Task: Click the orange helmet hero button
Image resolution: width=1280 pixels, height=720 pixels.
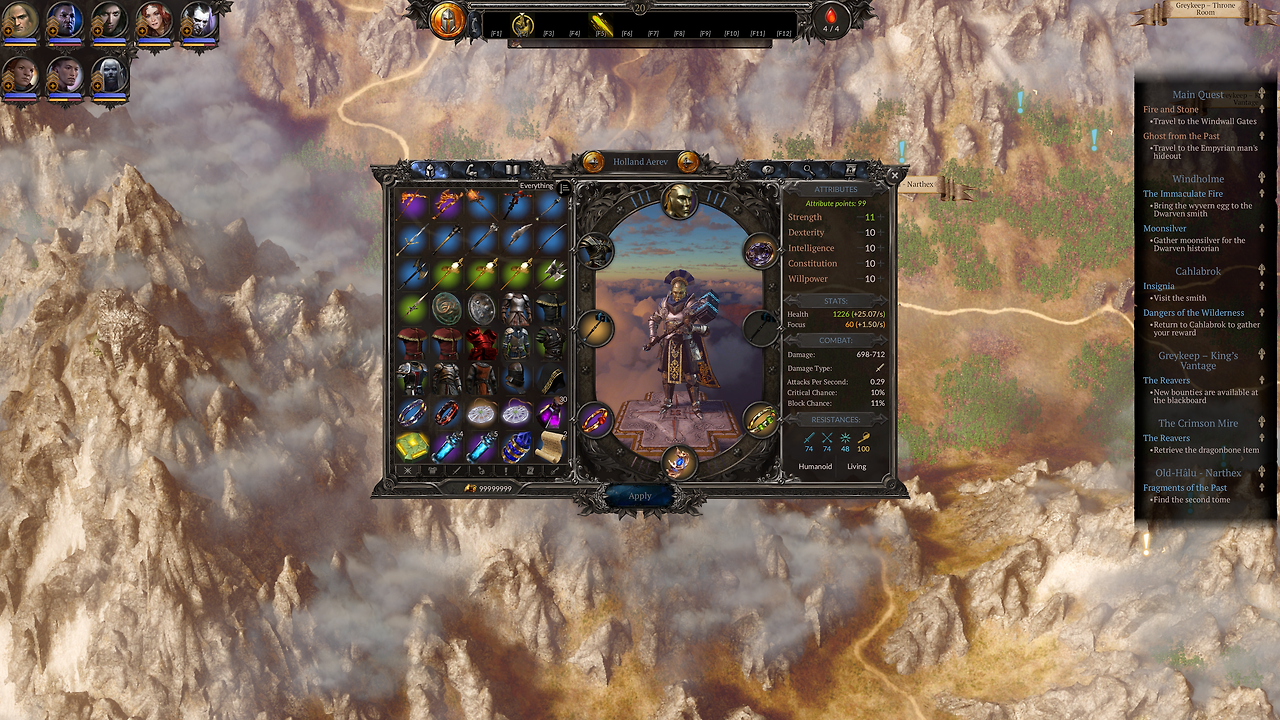Action: (x=447, y=21)
